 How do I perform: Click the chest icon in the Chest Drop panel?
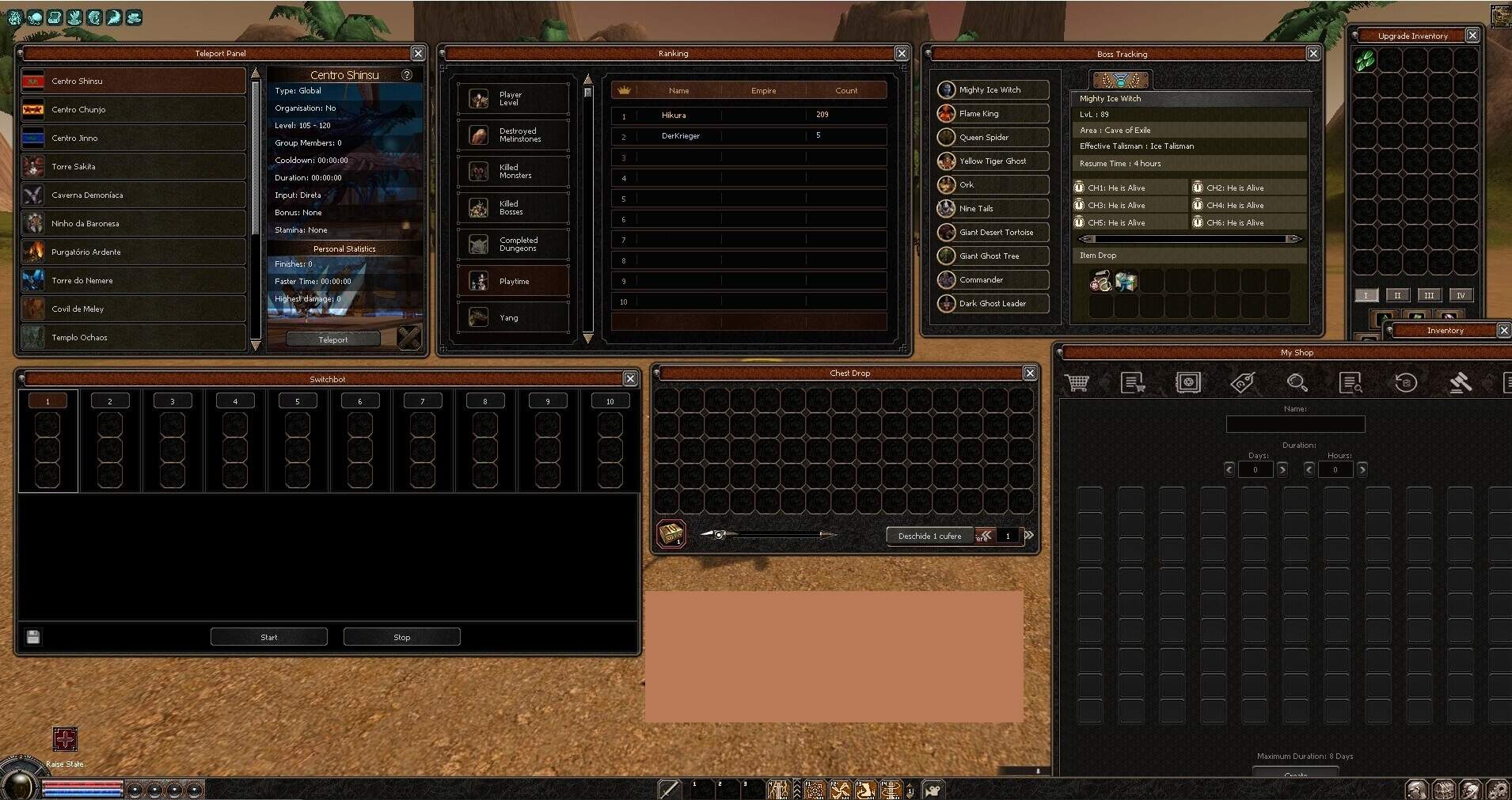tap(672, 534)
